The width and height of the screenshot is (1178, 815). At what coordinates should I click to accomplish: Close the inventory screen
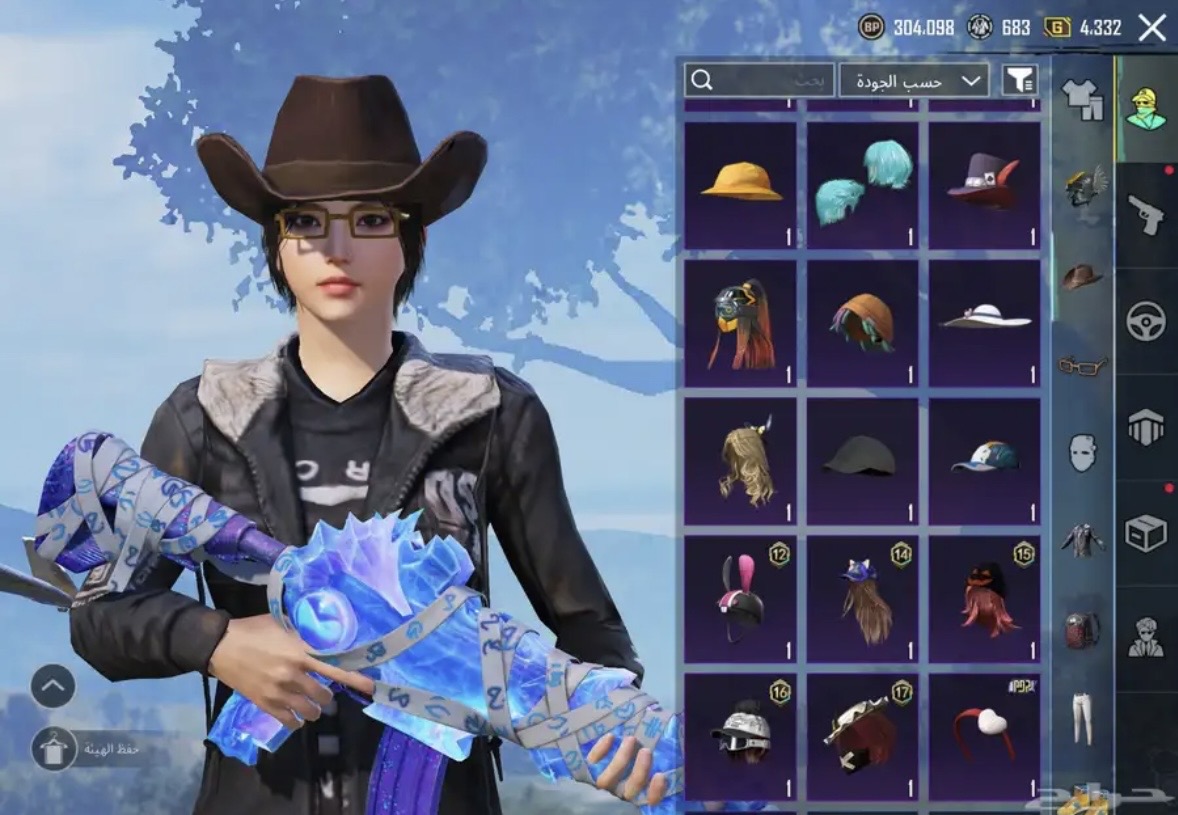click(1152, 27)
